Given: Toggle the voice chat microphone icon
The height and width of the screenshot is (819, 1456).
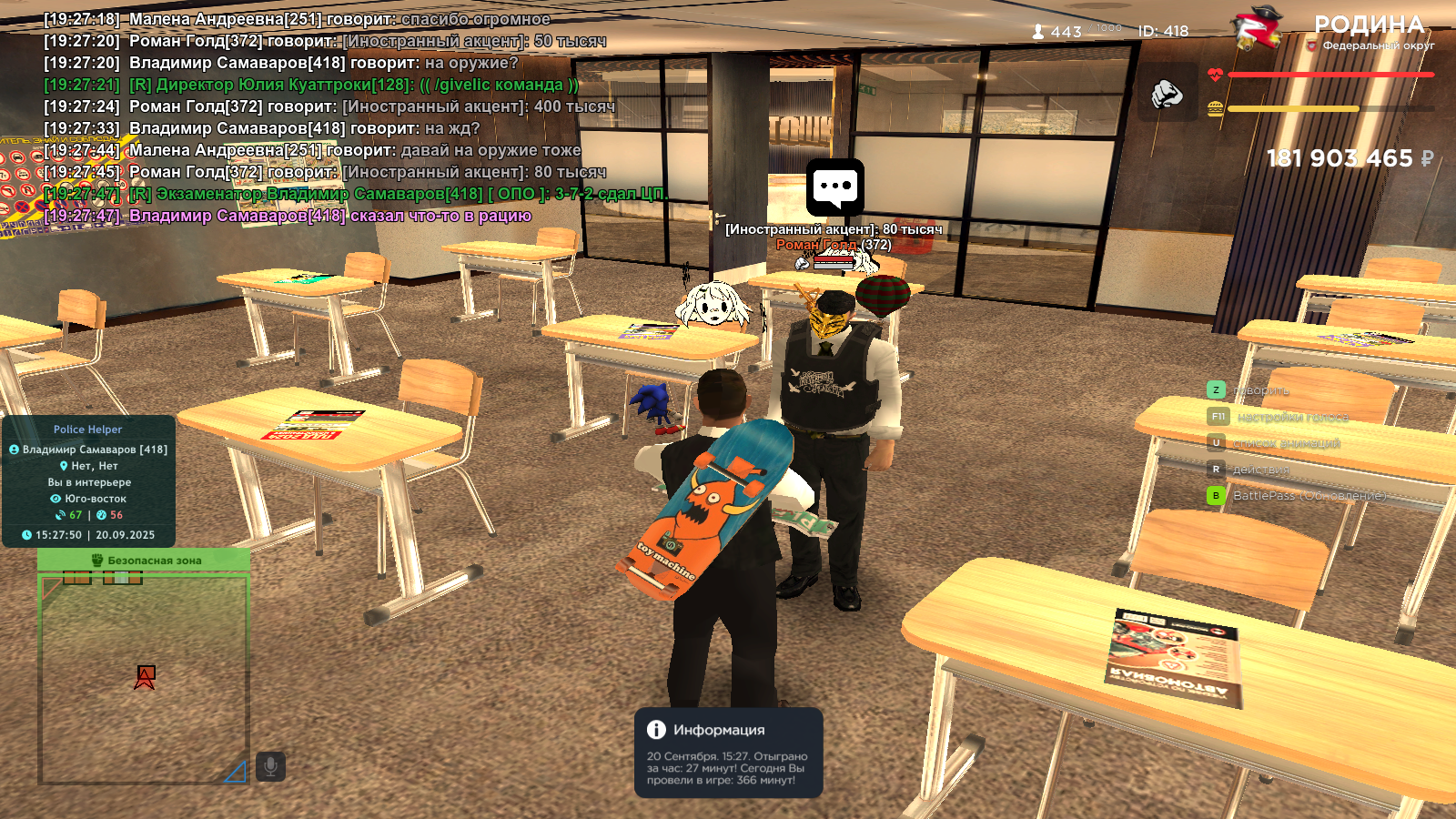Looking at the screenshot, I should pos(270,766).
